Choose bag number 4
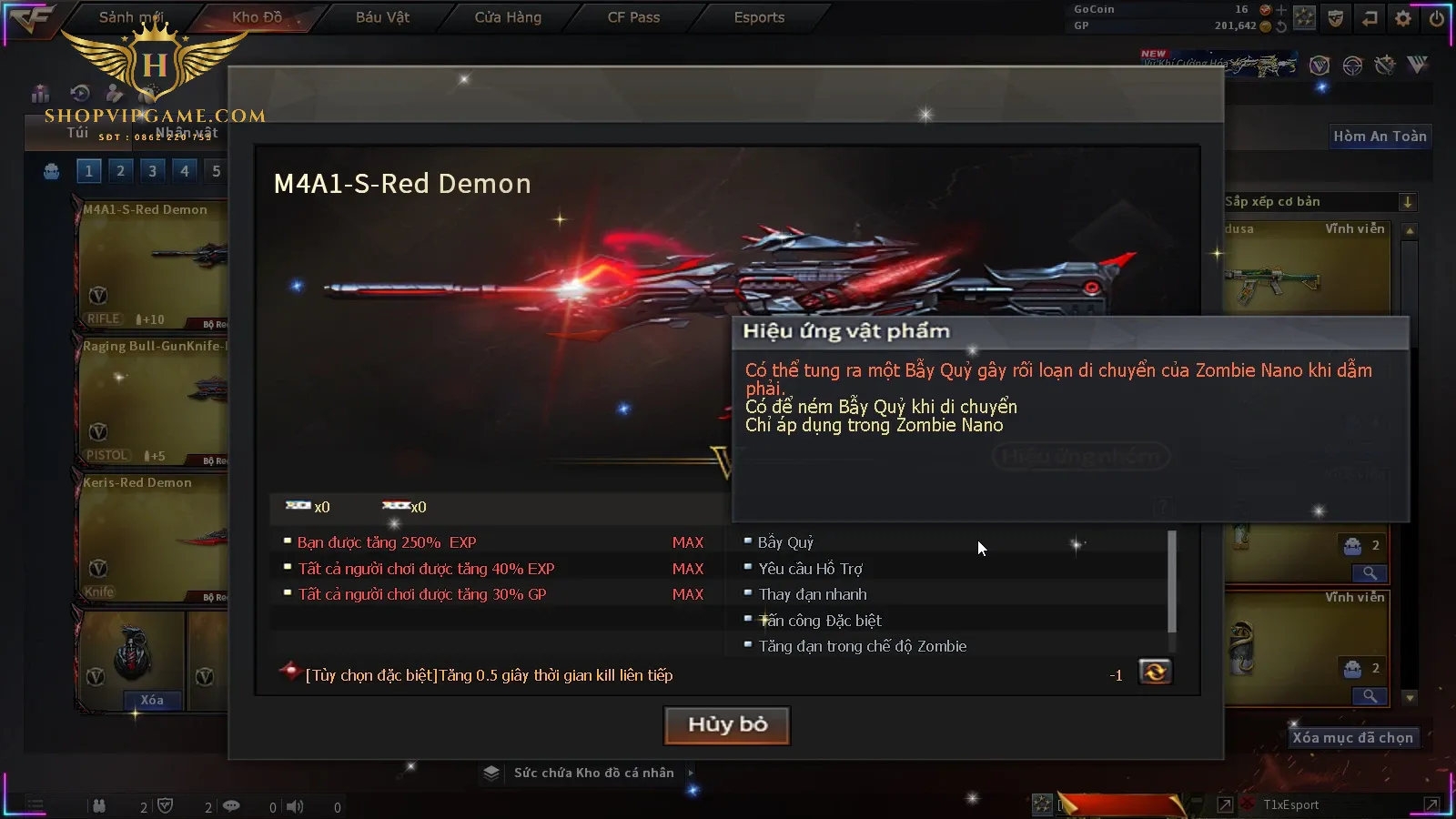Image resolution: width=1456 pixels, height=819 pixels. 185,170
